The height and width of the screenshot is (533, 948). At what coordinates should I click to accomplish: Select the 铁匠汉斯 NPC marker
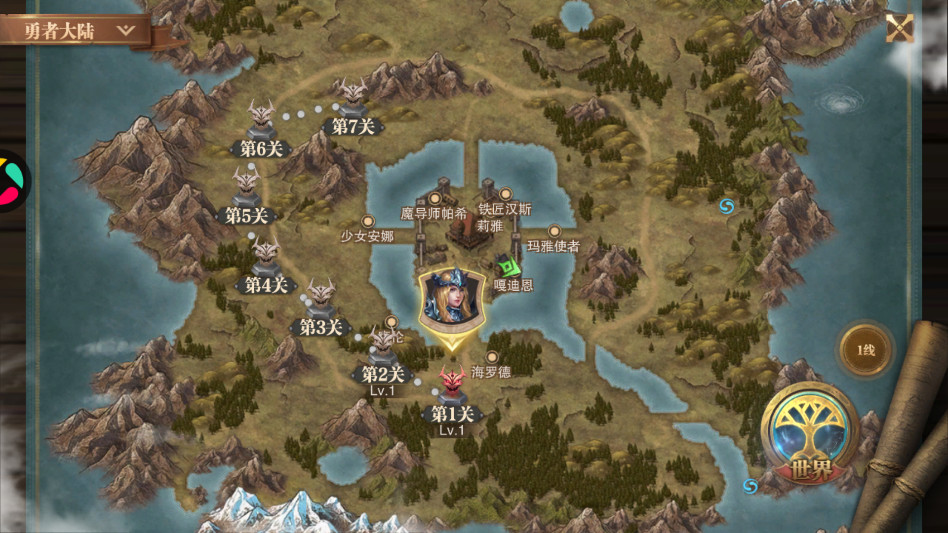click(505, 194)
